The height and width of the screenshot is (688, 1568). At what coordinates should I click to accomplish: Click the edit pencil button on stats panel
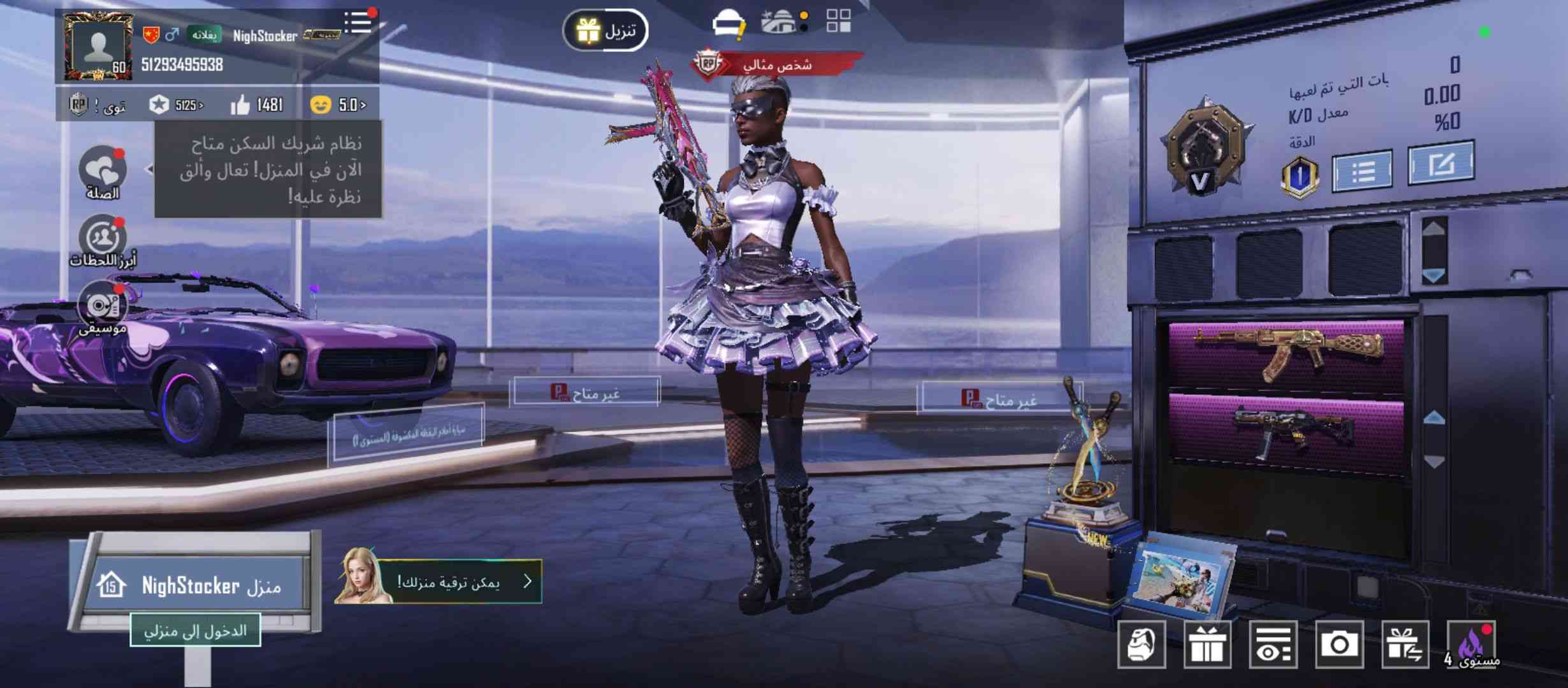[x=1441, y=165]
